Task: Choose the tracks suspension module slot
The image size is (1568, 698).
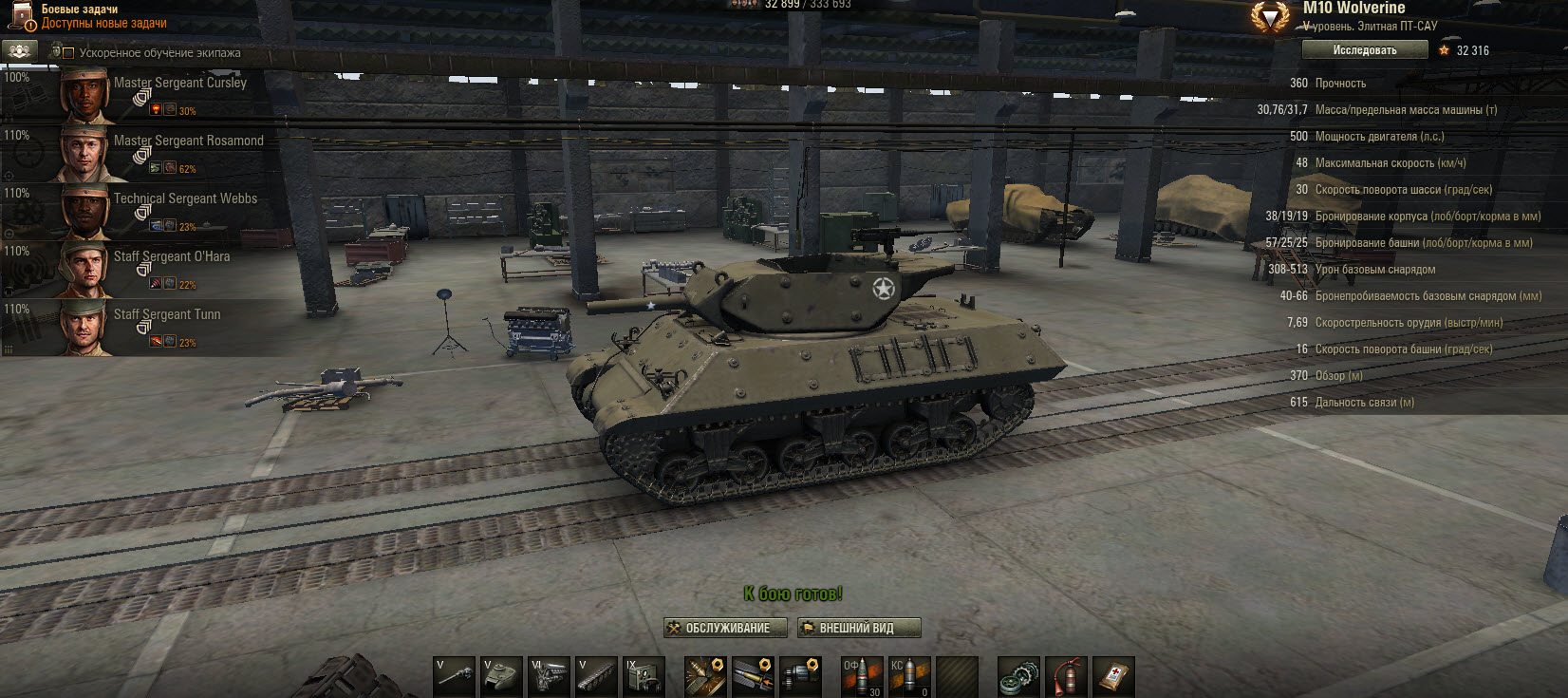Action: (x=597, y=676)
